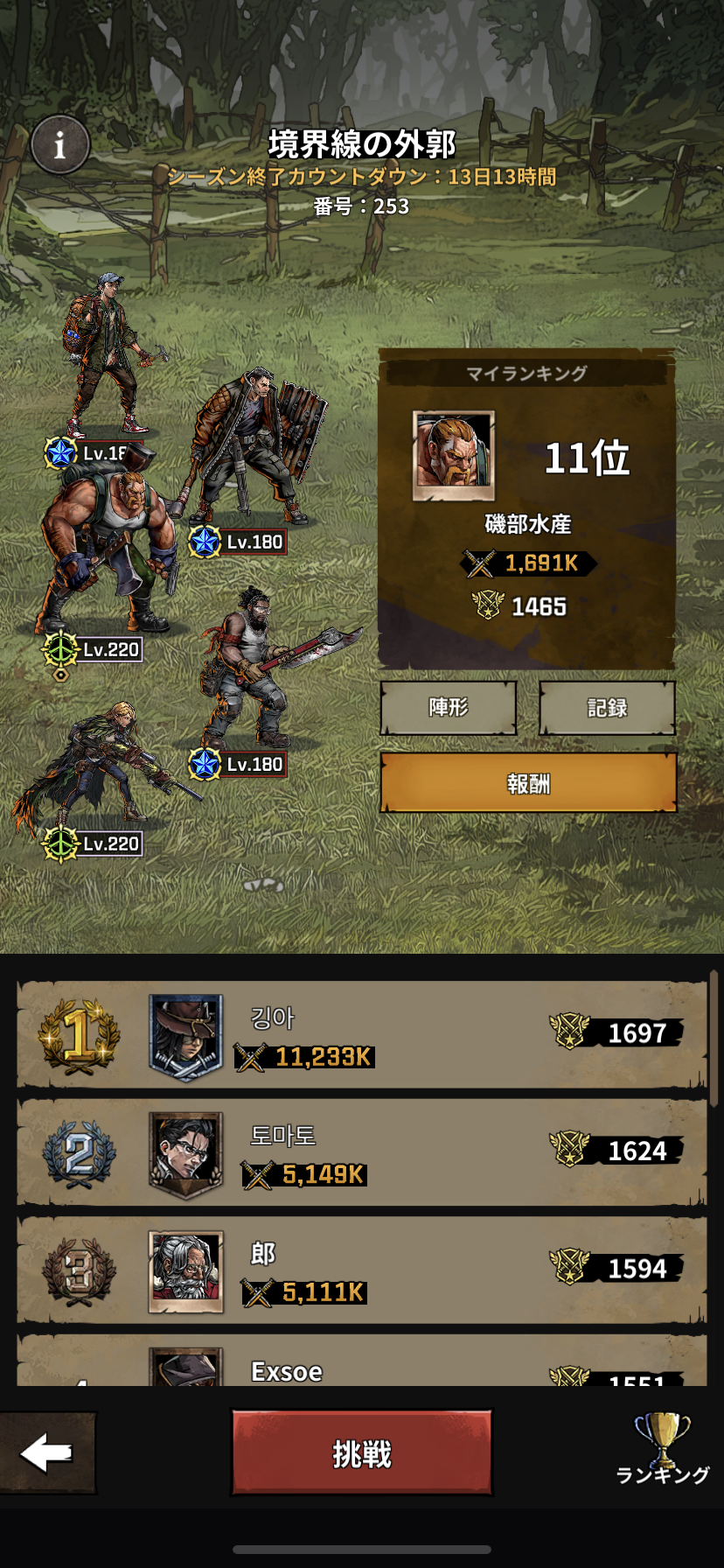
Task: Open the ランキング trophy rankings
Action: (x=662, y=1452)
